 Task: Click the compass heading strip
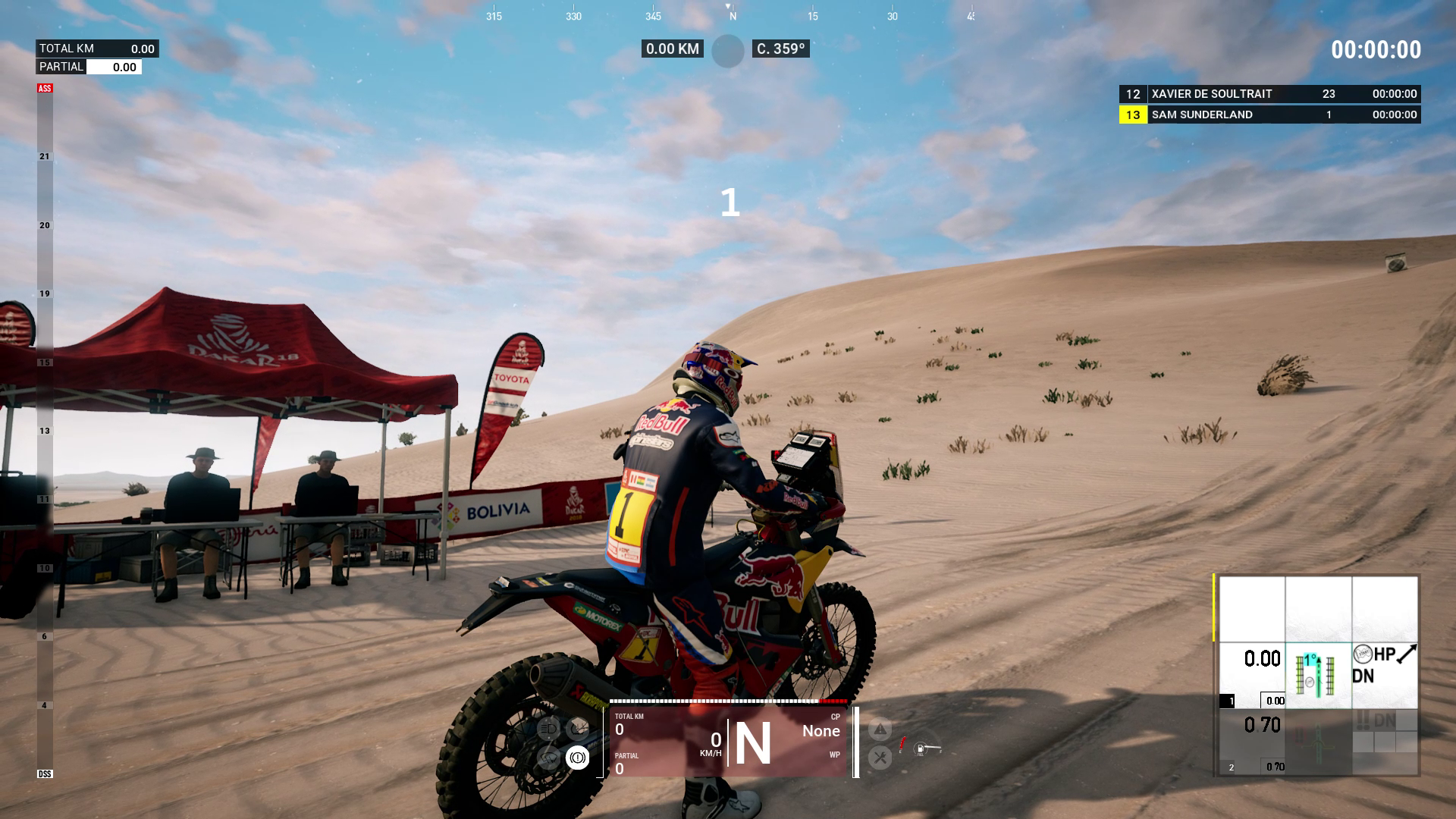(730, 15)
